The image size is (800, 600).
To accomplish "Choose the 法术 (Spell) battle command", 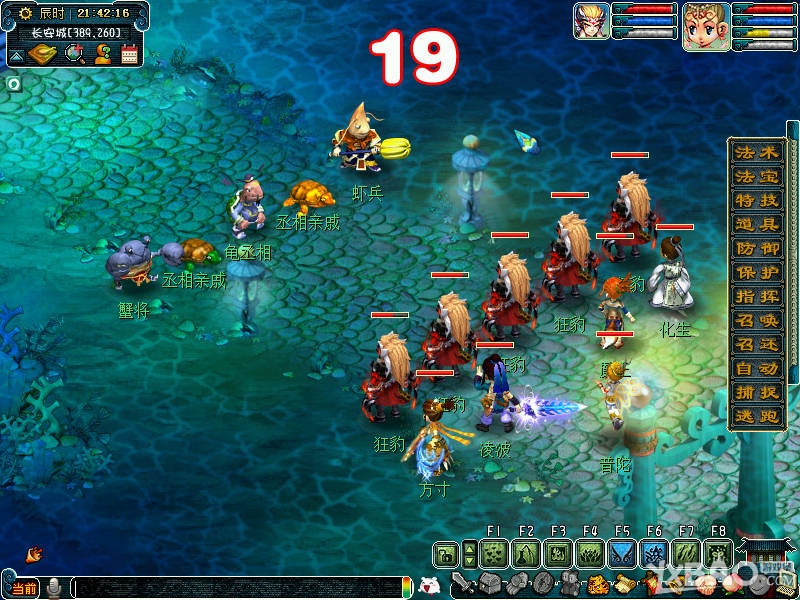I will pos(755,152).
